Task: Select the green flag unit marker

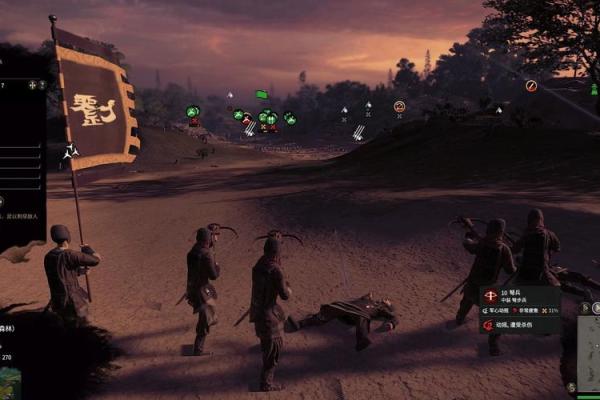Action: [261, 95]
